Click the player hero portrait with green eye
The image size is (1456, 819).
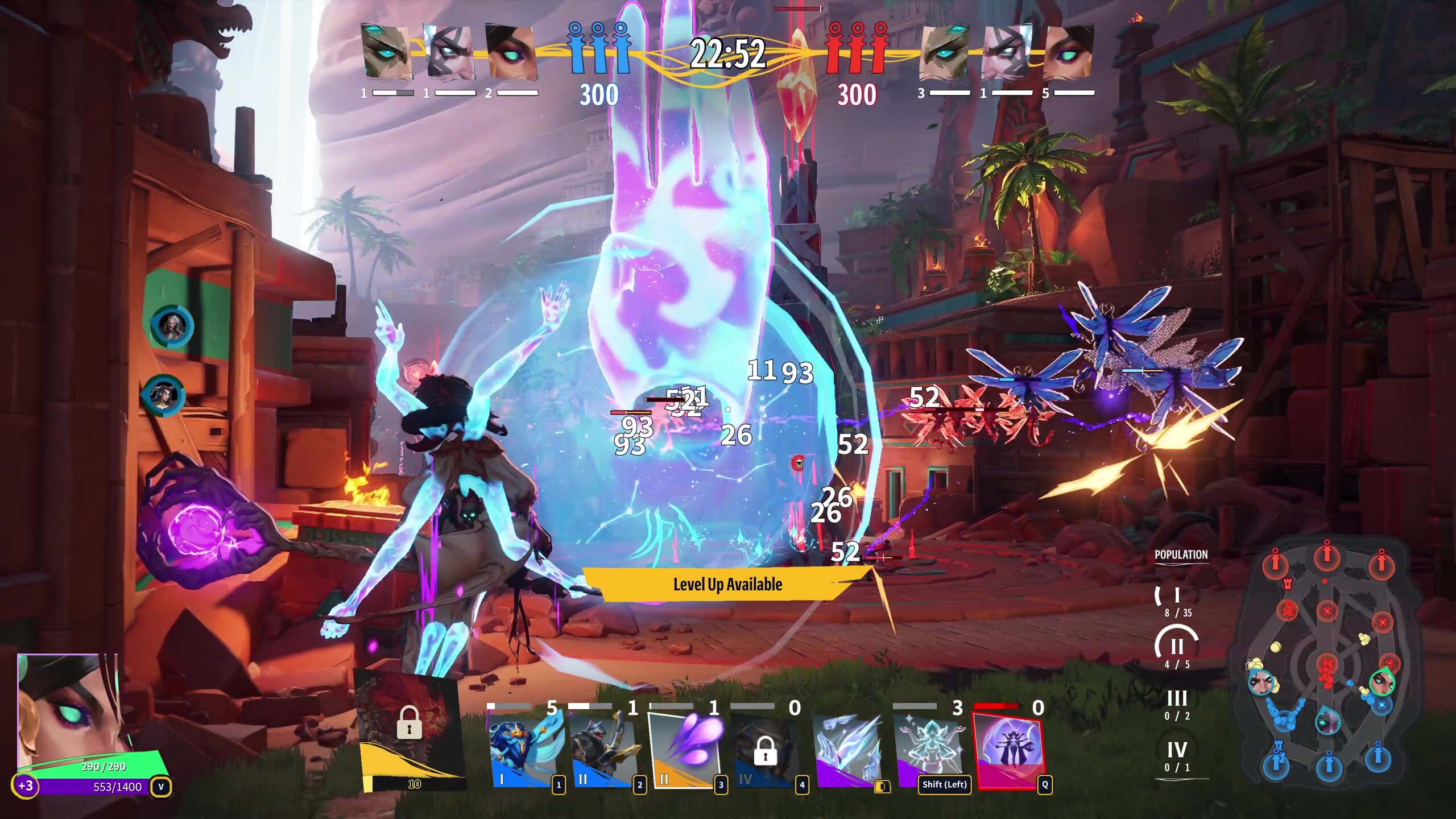click(x=68, y=711)
